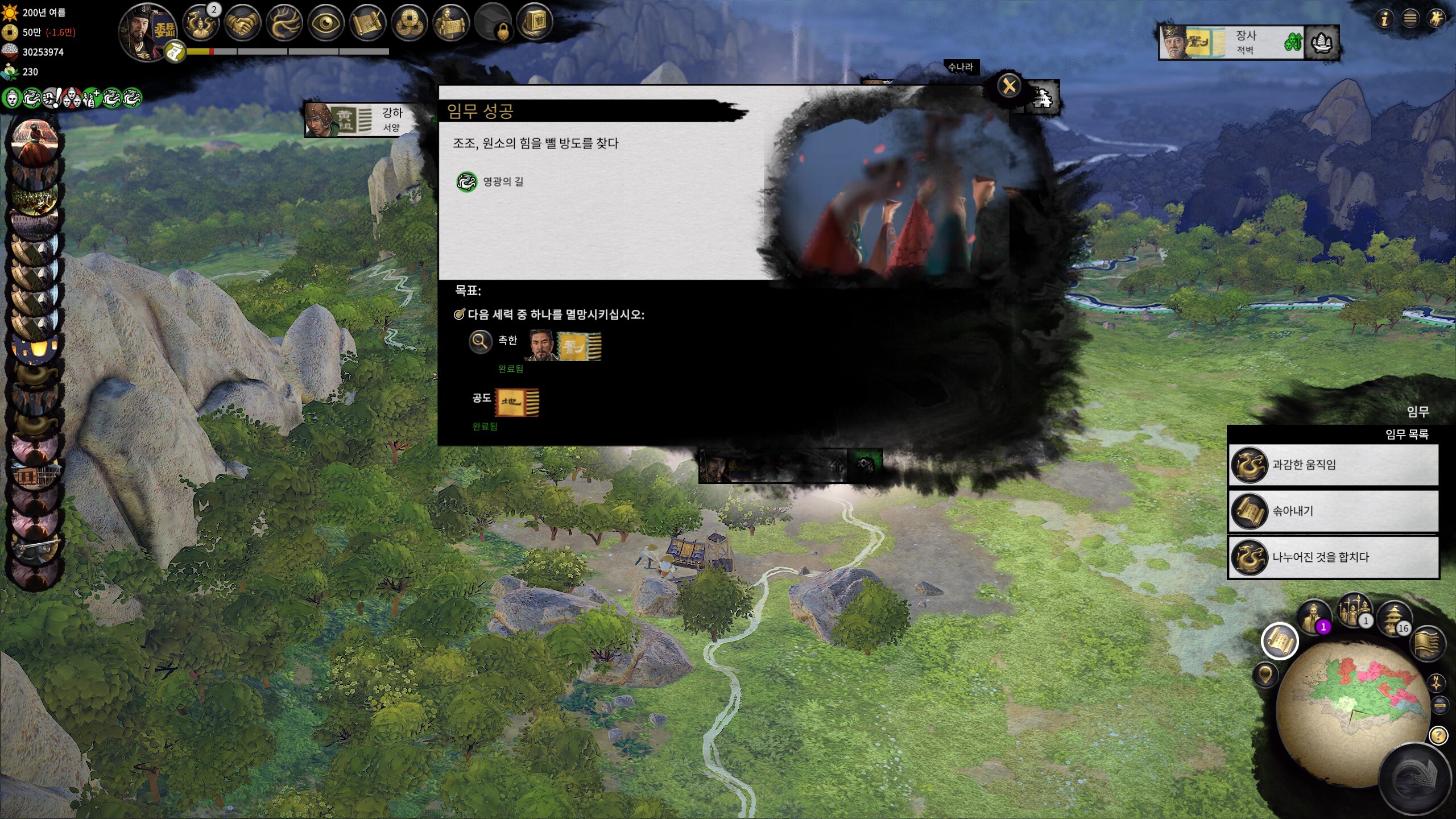1456x819 pixels.
Task: Zoom to the 촉한 faction with the magnifier
Action: (480, 341)
